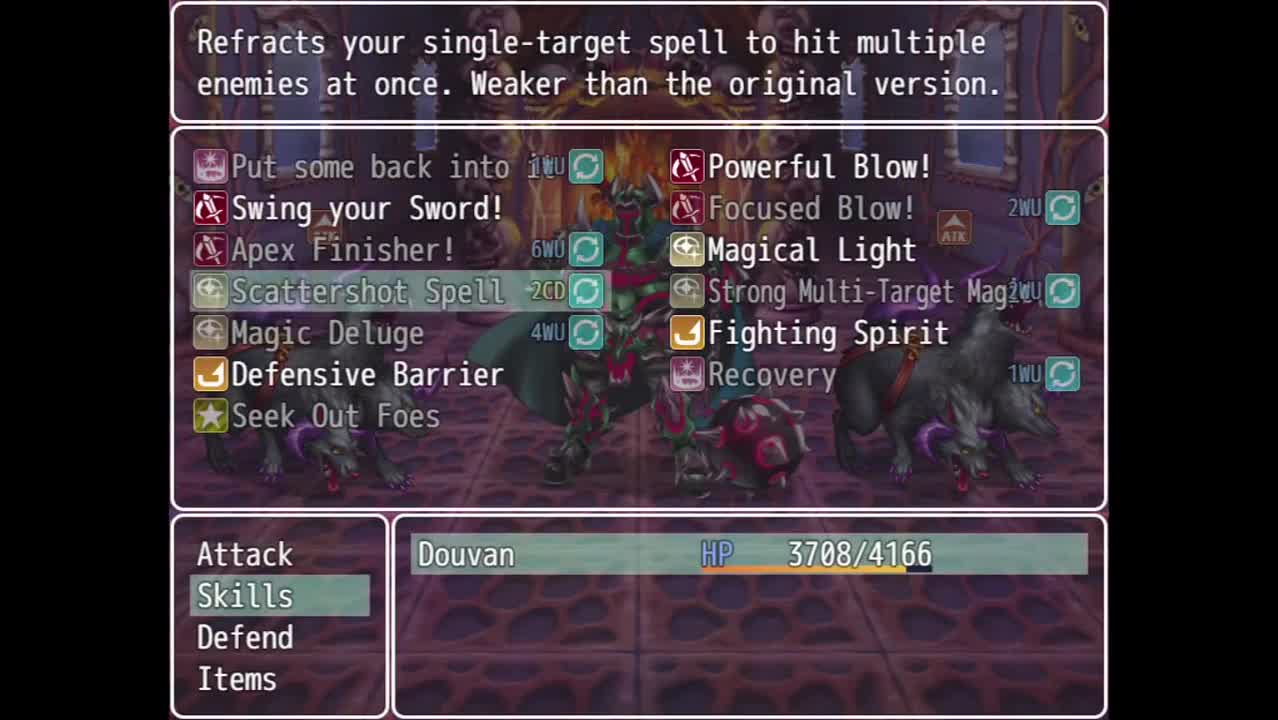Select the Defend command
This screenshot has height=720, width=1278.
tap(245, 638)
